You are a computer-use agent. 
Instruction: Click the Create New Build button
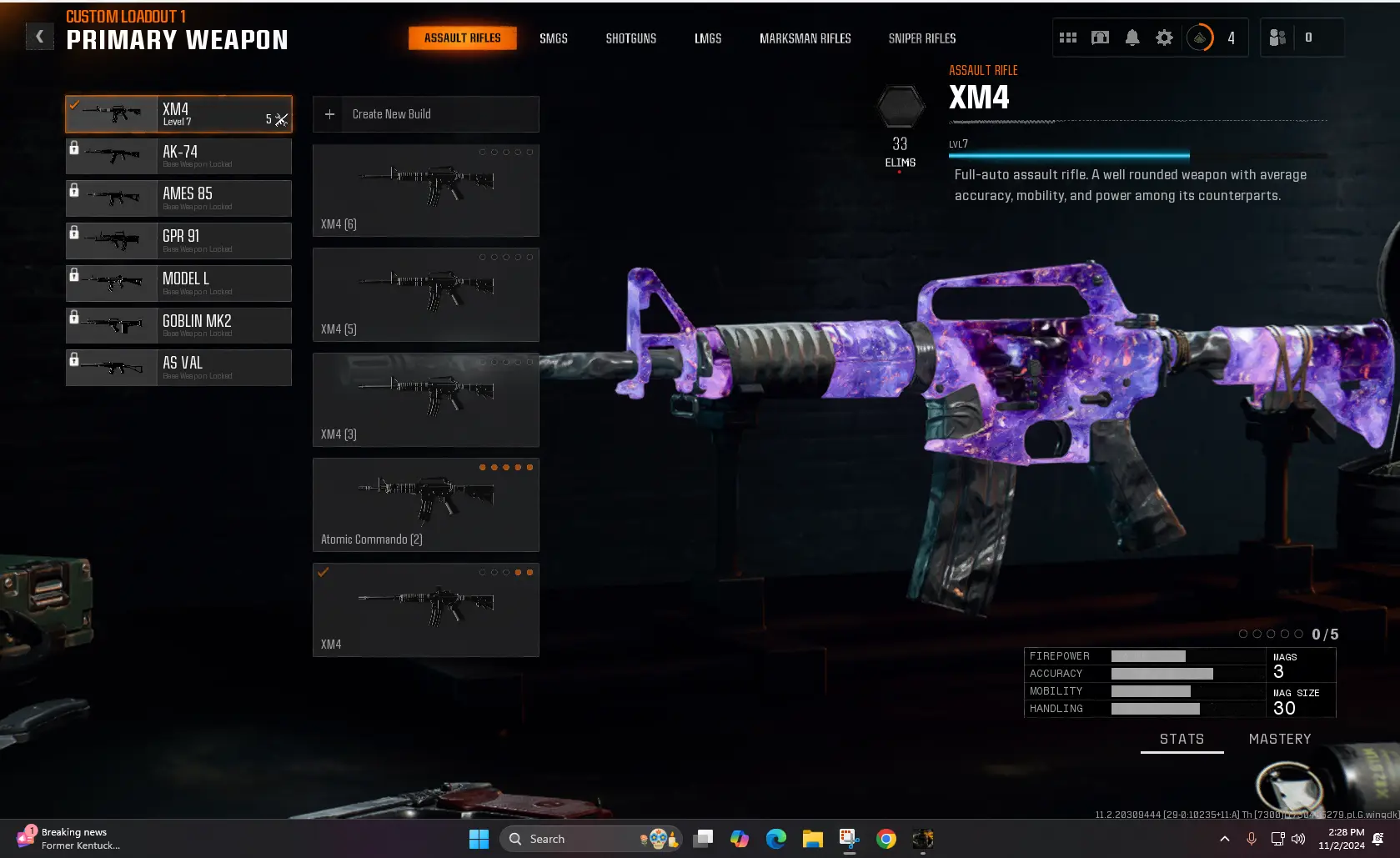[425, 114]
